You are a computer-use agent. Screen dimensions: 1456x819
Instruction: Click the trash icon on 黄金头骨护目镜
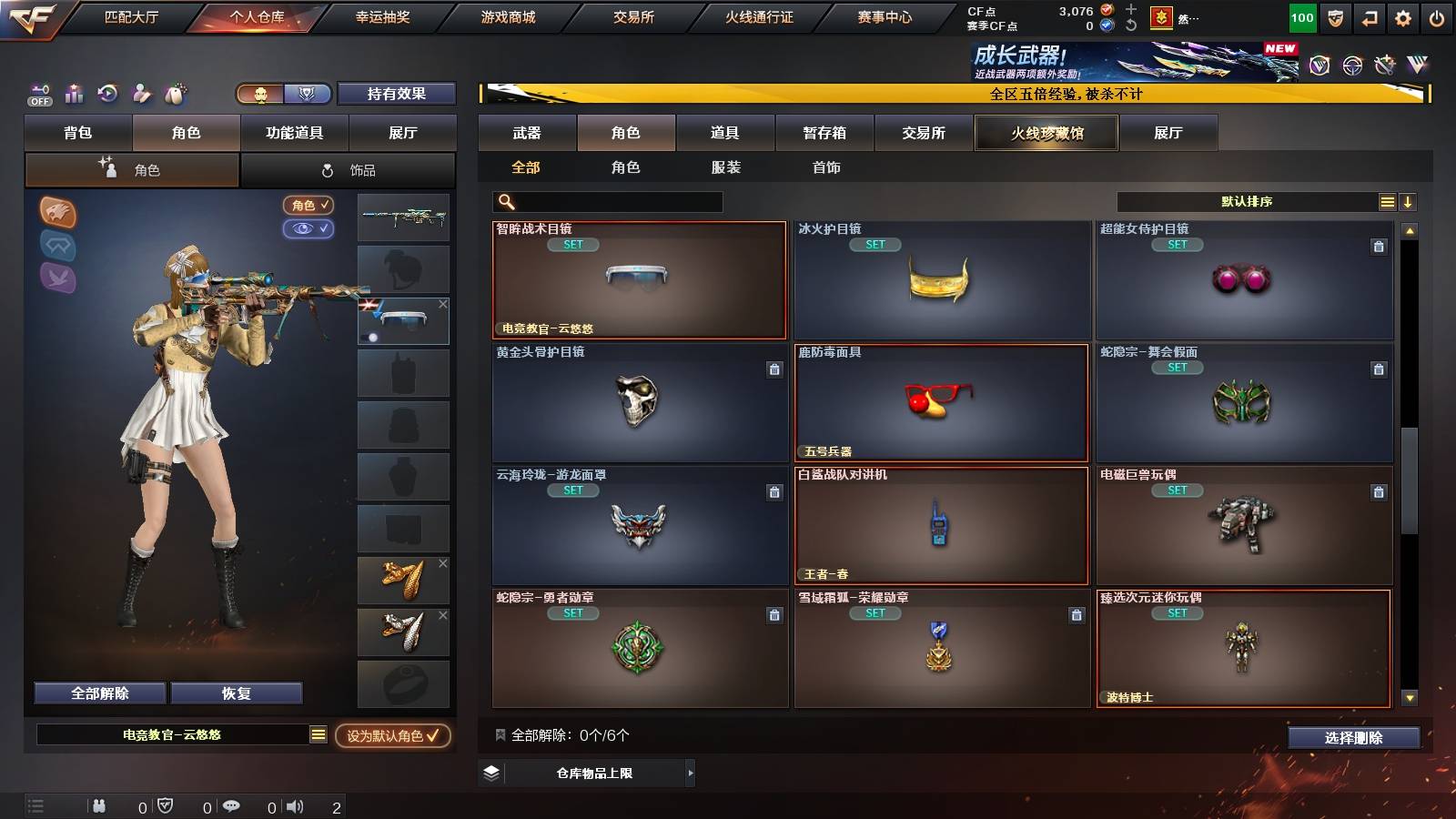coord(774,370)
